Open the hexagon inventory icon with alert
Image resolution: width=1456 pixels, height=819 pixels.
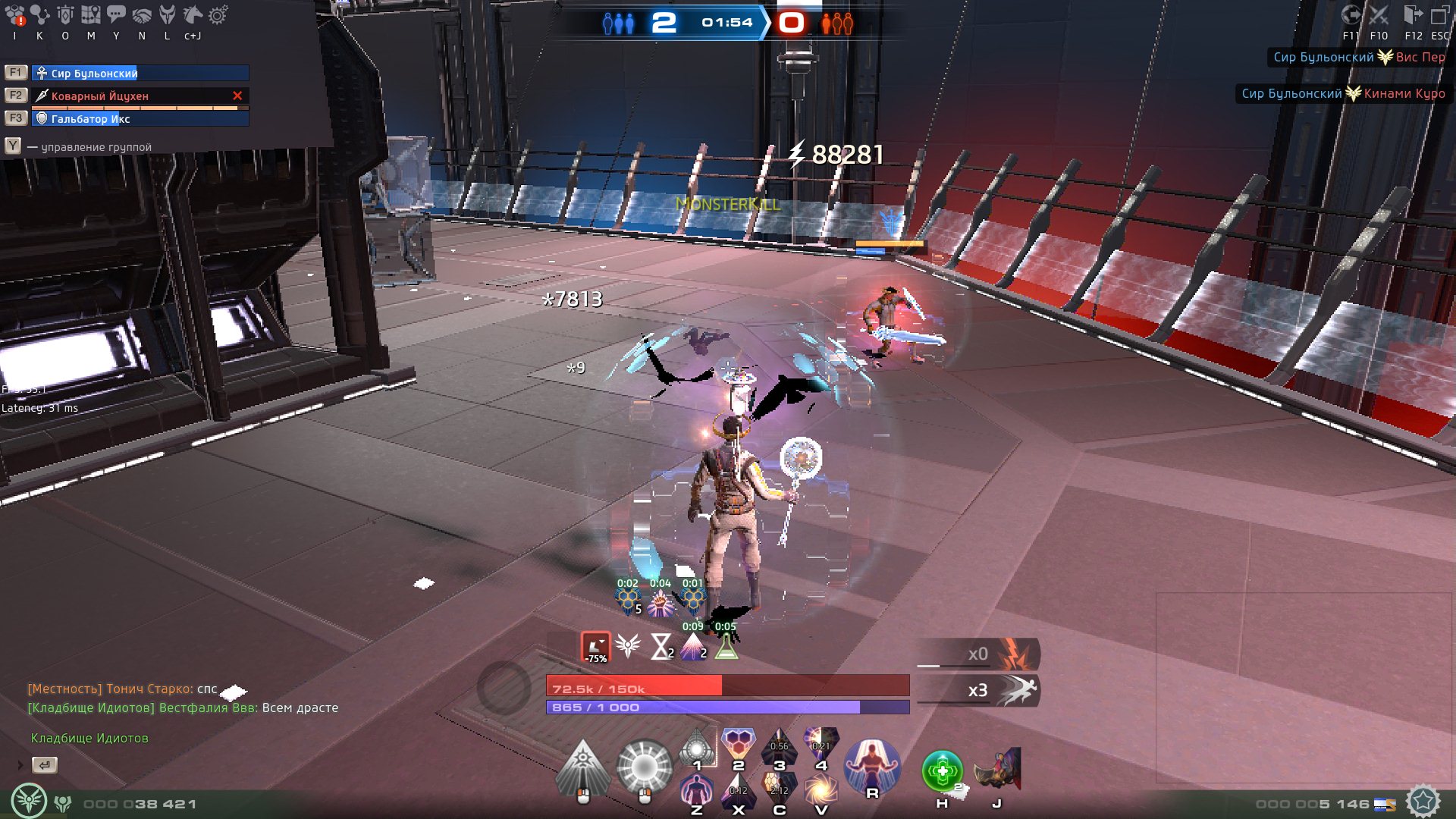pos(15,15)
